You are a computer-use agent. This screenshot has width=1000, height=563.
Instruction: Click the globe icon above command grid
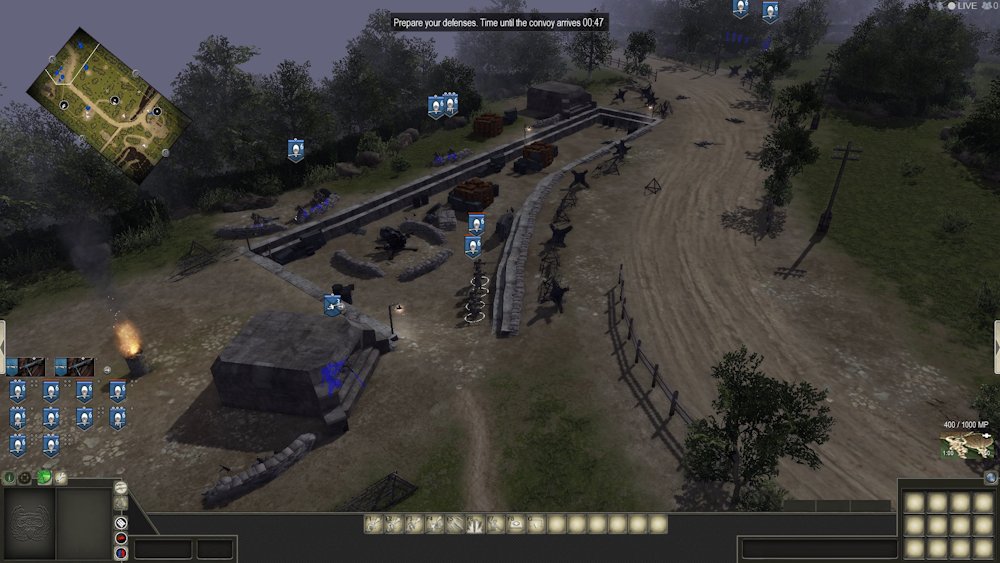[x=990, y=478]
